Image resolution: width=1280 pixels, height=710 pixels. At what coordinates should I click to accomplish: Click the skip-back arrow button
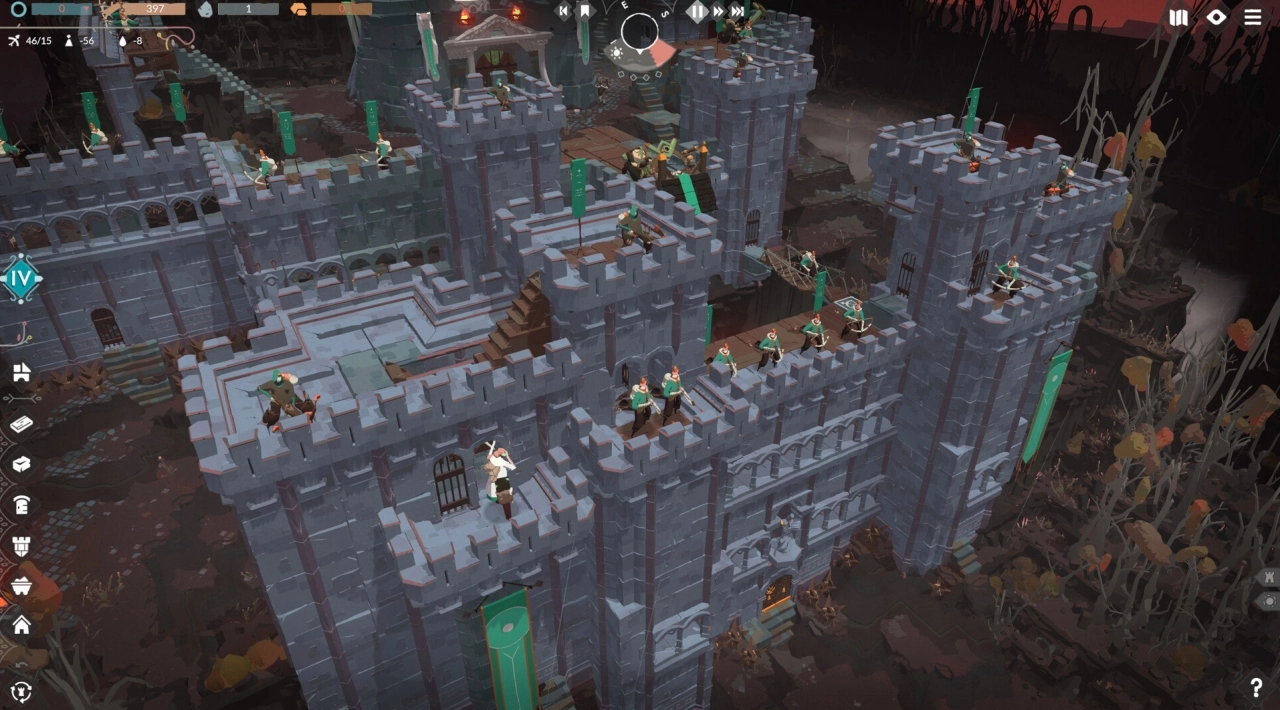[x=564, y=11]
